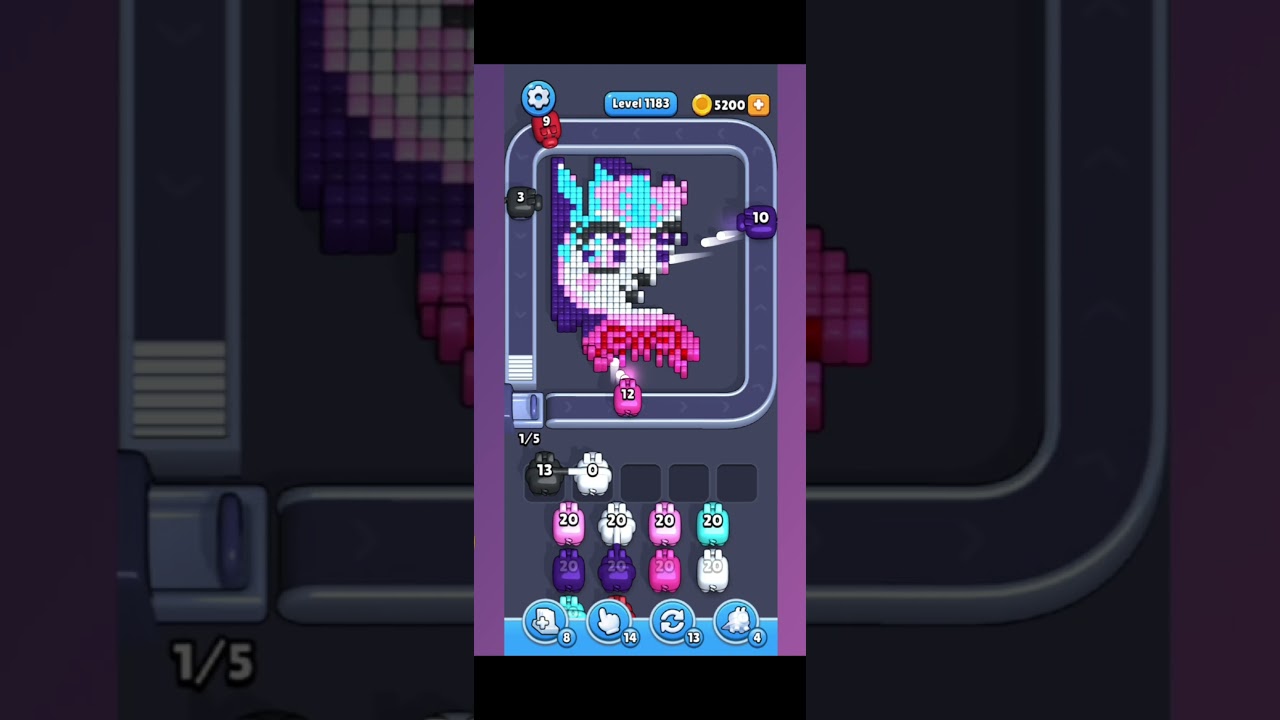Open the settings gear

(538, 96)
